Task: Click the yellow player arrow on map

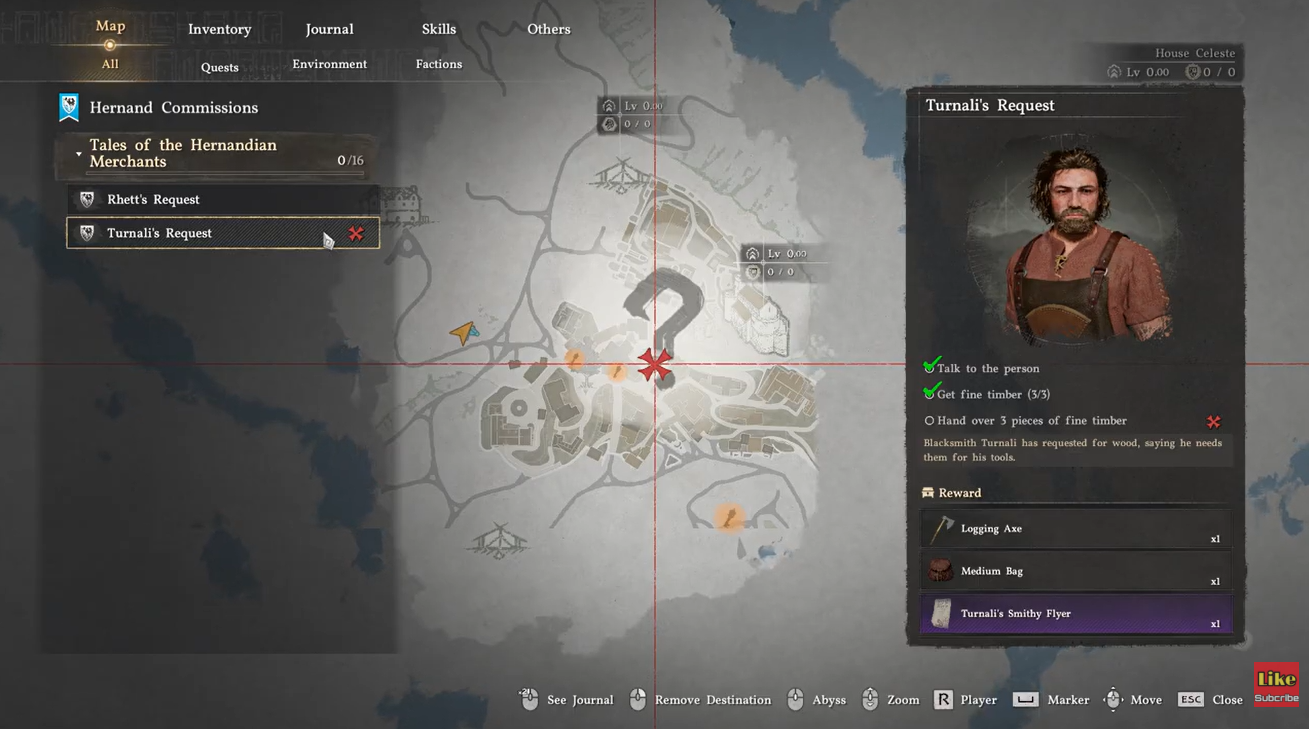Action: pyautogui.click(x=463, y=332)
